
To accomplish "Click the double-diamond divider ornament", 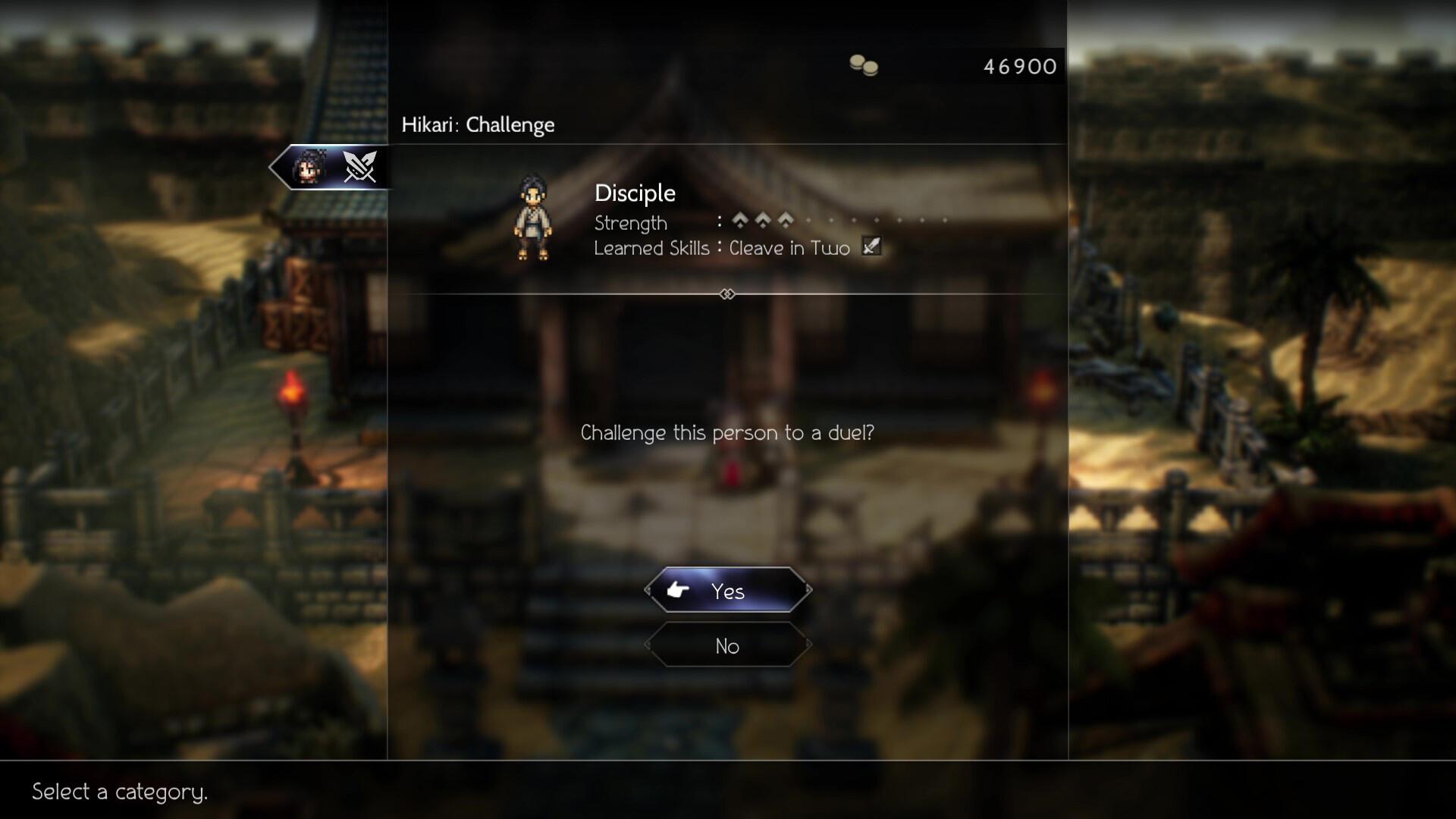I will pos(727,293).
